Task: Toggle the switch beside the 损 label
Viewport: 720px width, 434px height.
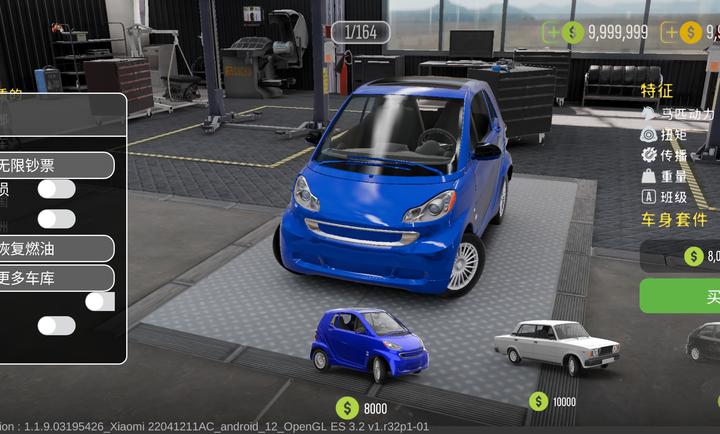Action: [x=57, y=189]
